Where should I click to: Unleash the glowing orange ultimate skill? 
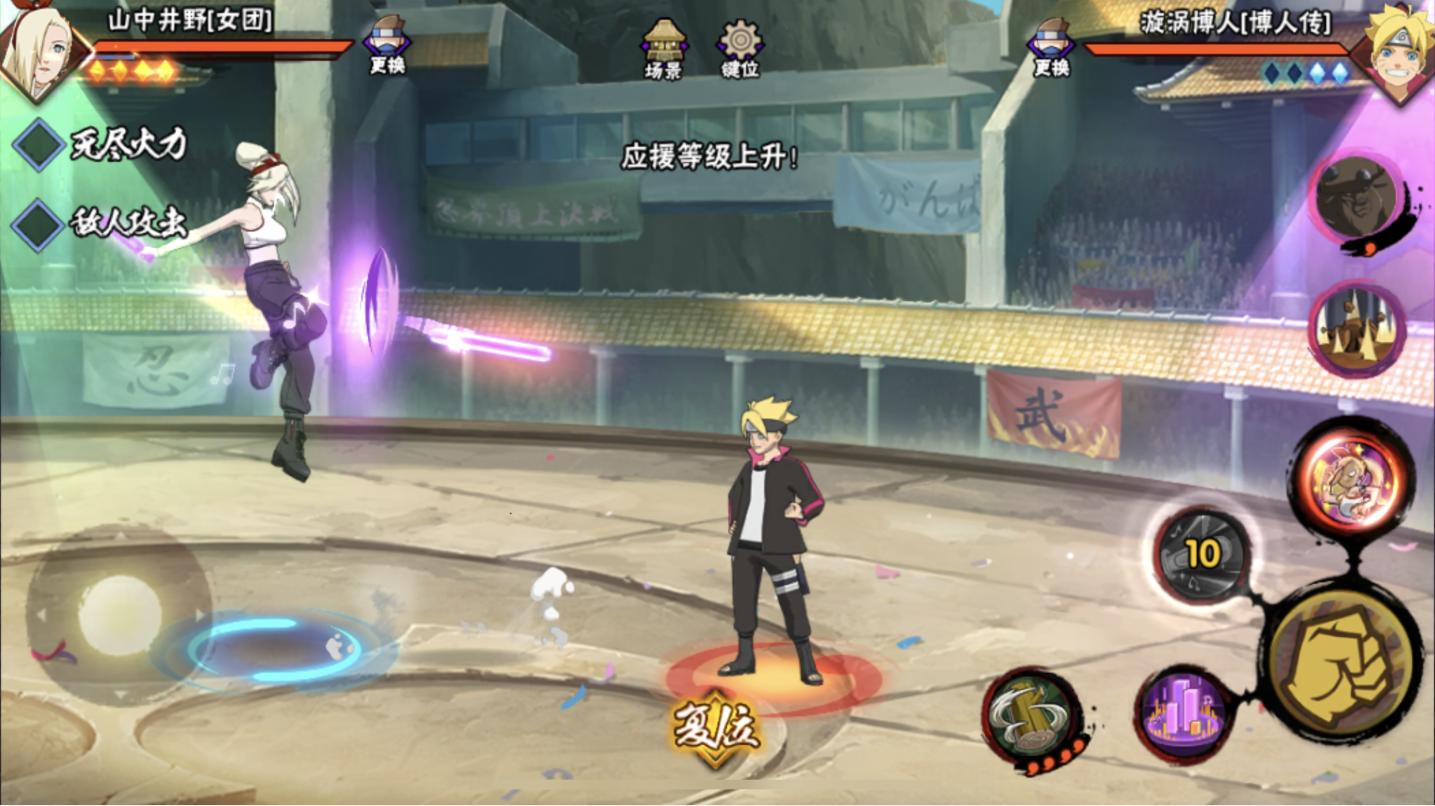[x=1349, y=479]
